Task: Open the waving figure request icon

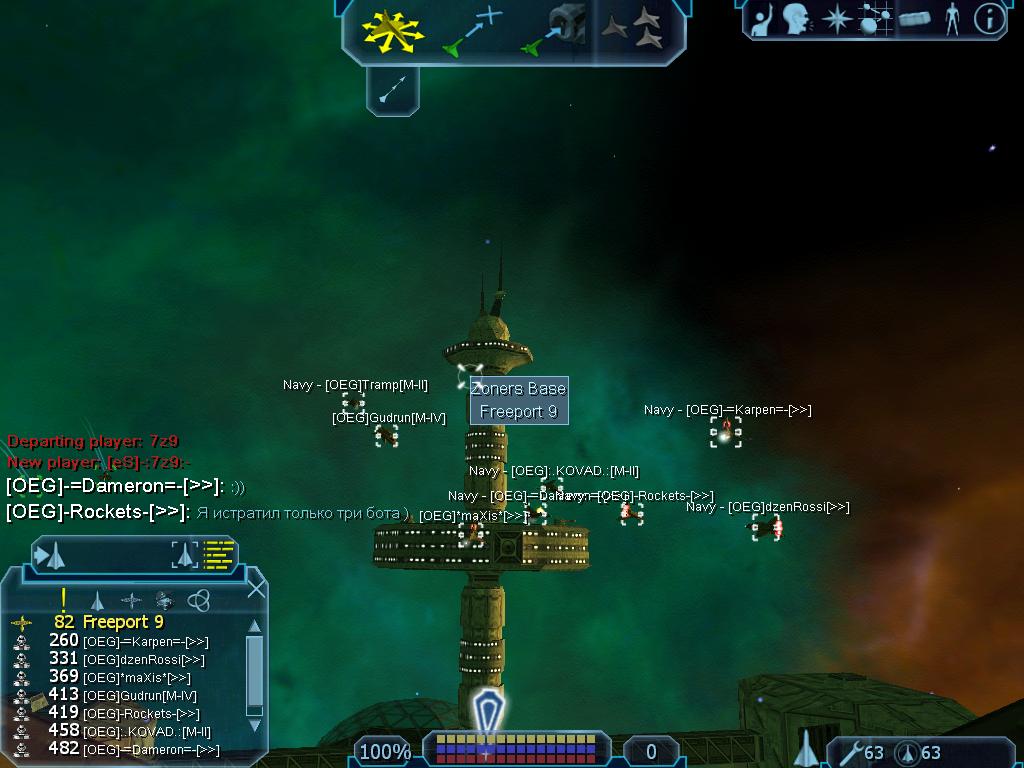Action: click(x=763, y=18)
